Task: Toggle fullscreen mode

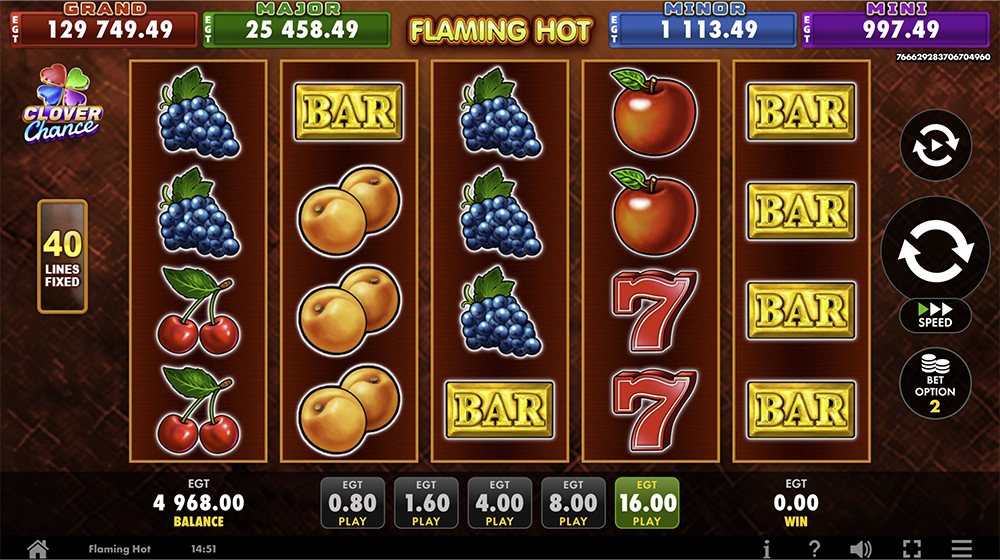Action: 911,548
